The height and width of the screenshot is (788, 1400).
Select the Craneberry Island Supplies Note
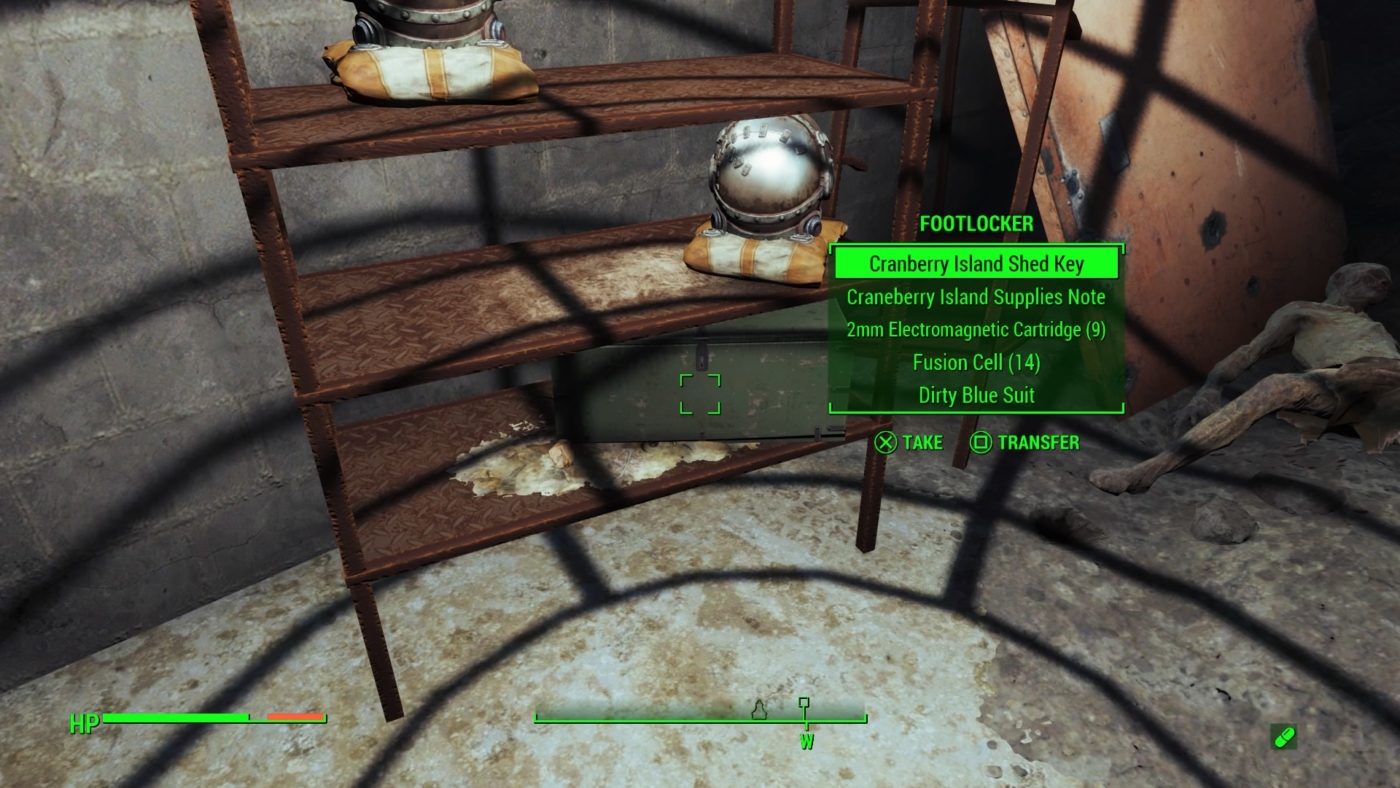(976, 297)
